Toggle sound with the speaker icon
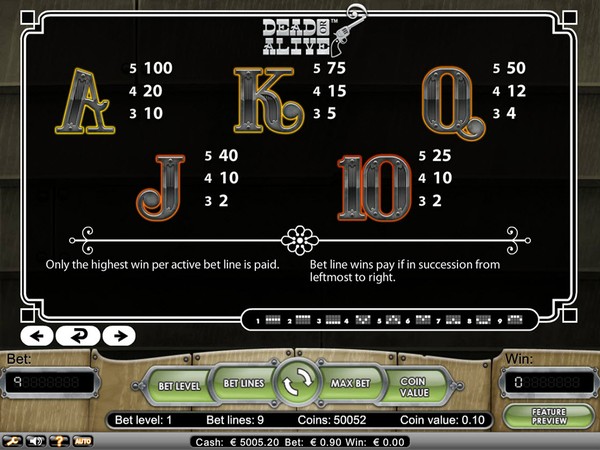Viewport: 600px width, 450px height. [x=37, y=440]
